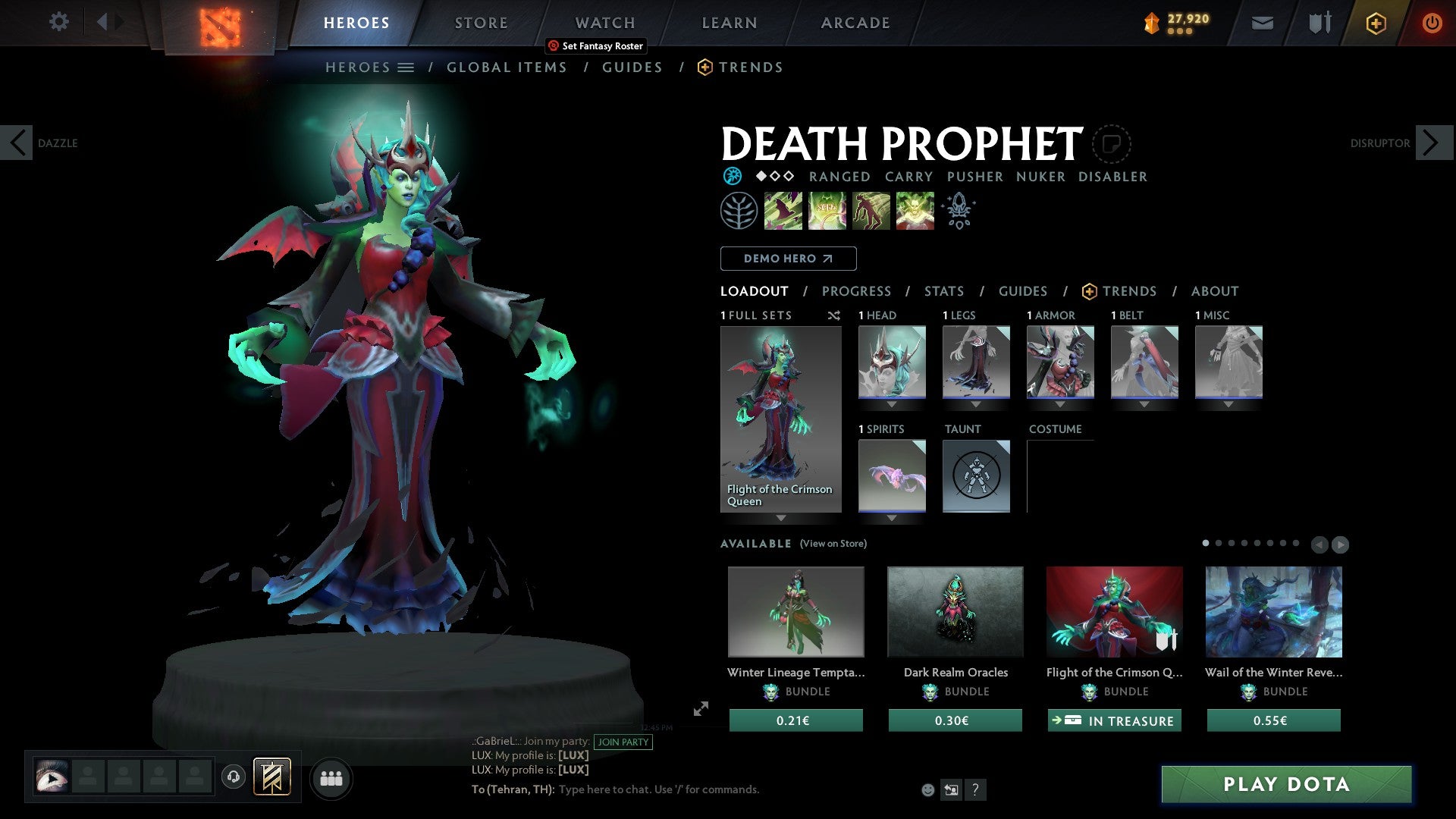Image resolution: width=1456 pixels, height=819 pixels.
Task: Expand the HEAD slot dropdown arrow
Action: (x=891, y=404)
